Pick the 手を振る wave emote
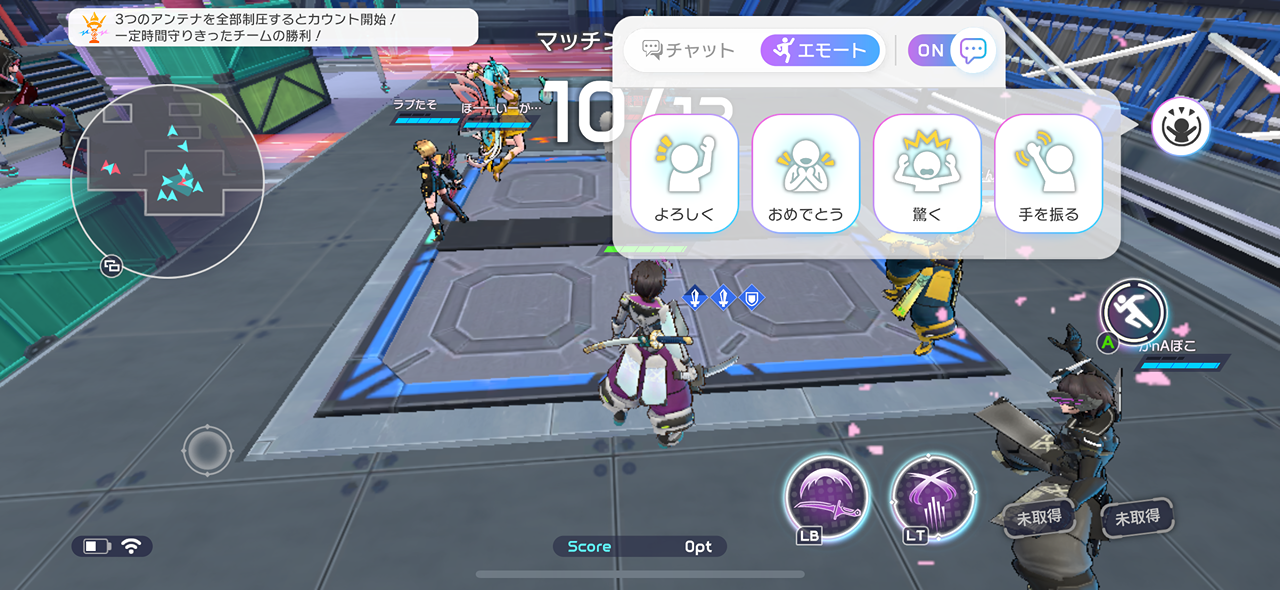The height and width of the screenshot is (590, 1280). (1048, 173)
